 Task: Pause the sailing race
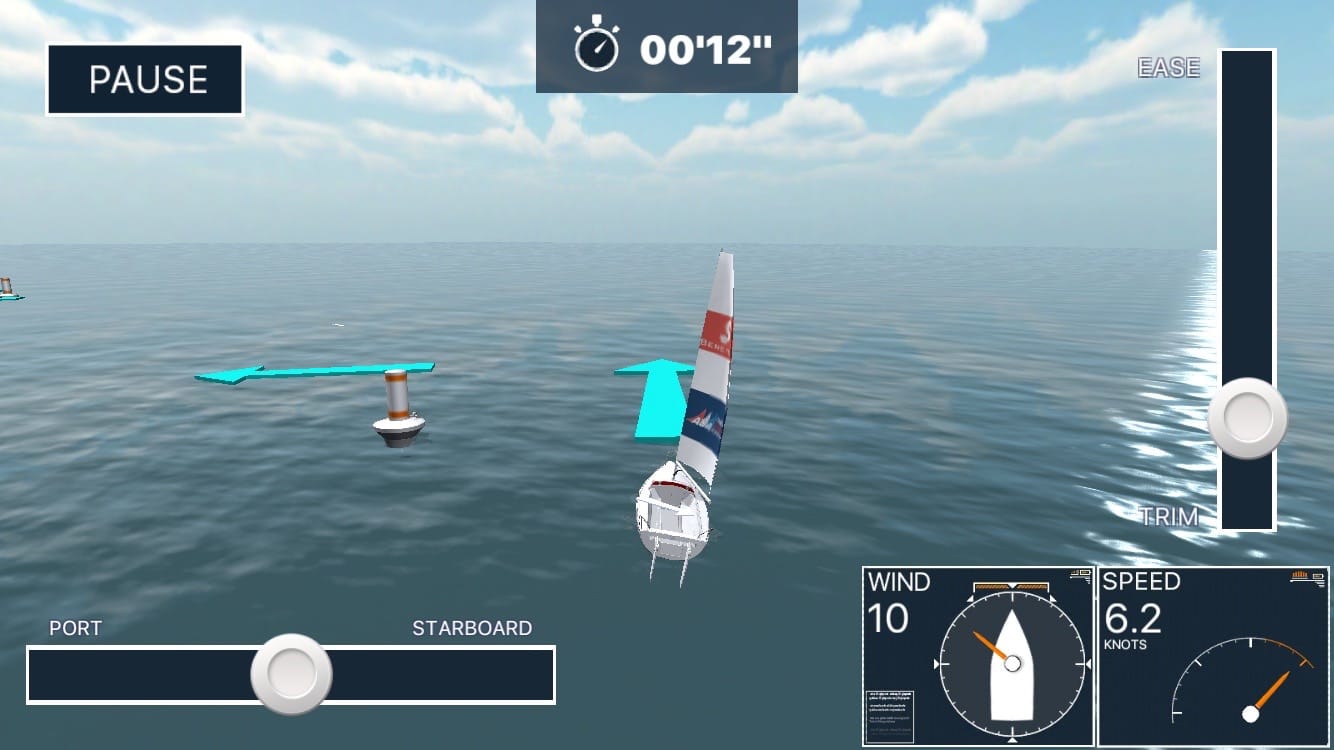(x=145, y=80)
